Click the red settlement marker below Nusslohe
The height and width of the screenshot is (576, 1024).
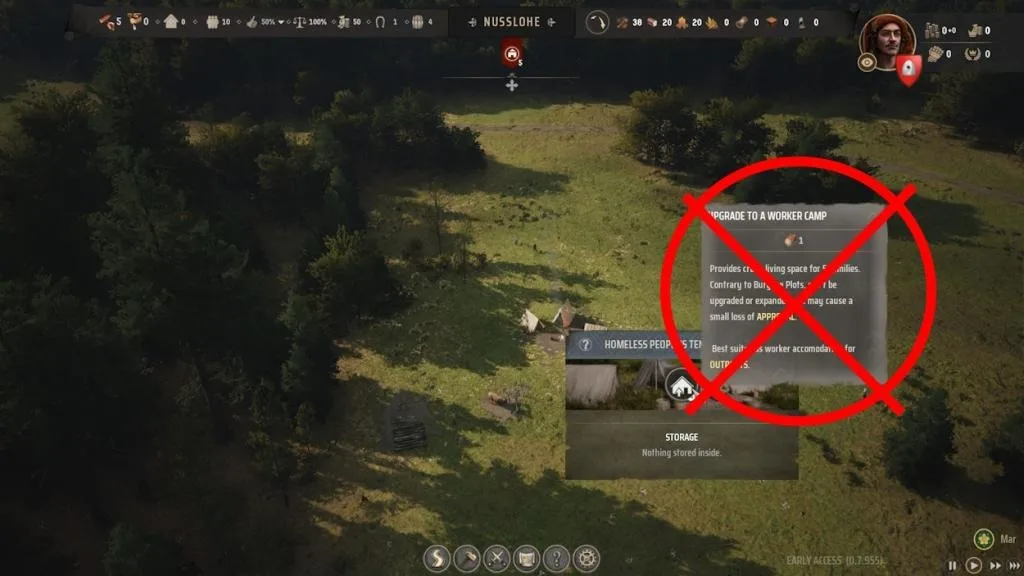512,54
